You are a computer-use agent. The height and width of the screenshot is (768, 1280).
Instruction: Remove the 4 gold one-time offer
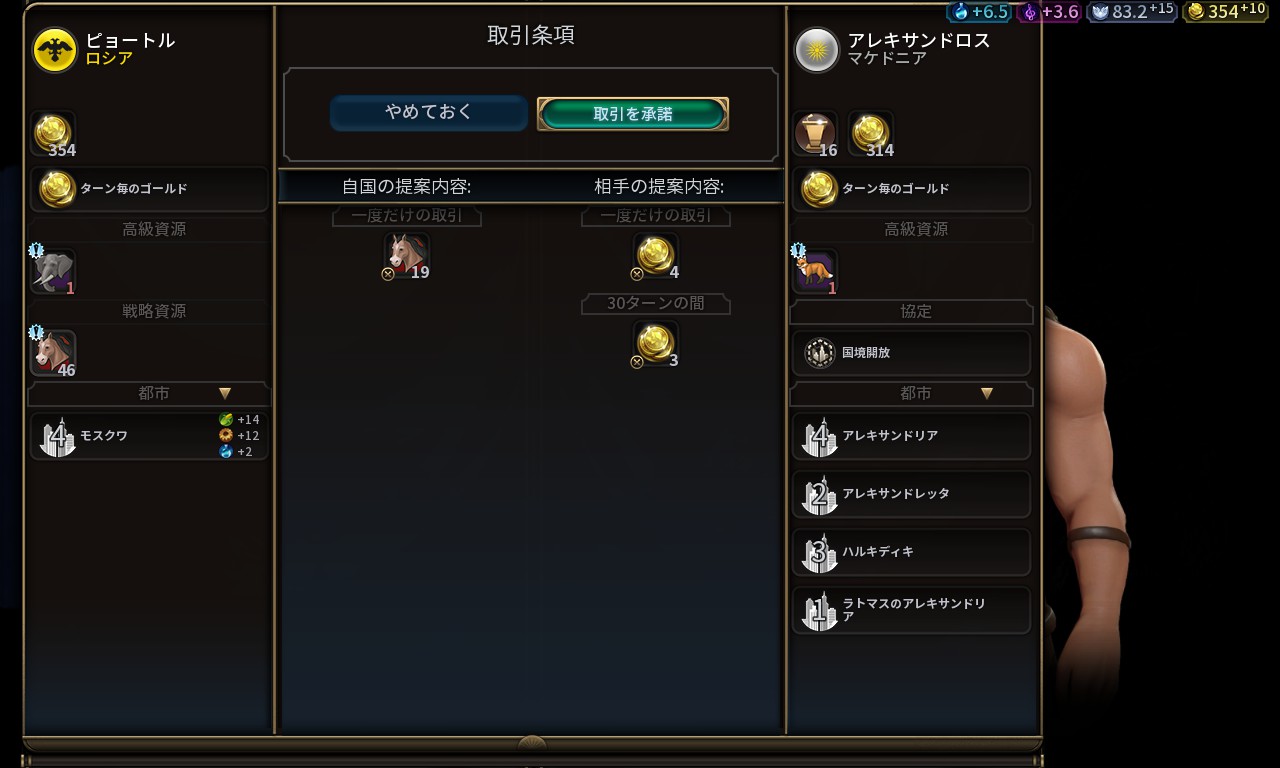[x=655, y=256]
